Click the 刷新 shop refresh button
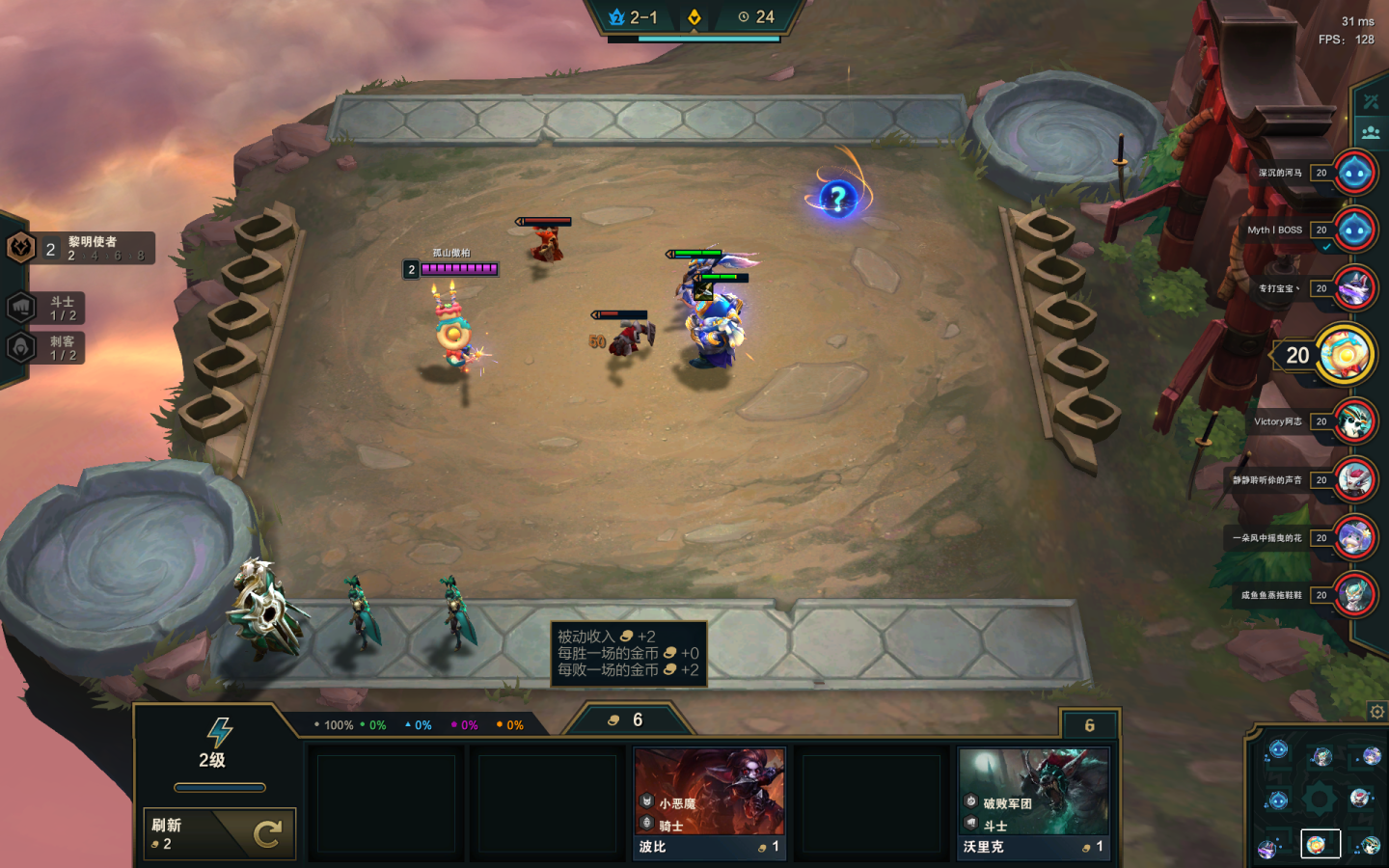This screenshot has height=868, width=1389. point(219,833)
